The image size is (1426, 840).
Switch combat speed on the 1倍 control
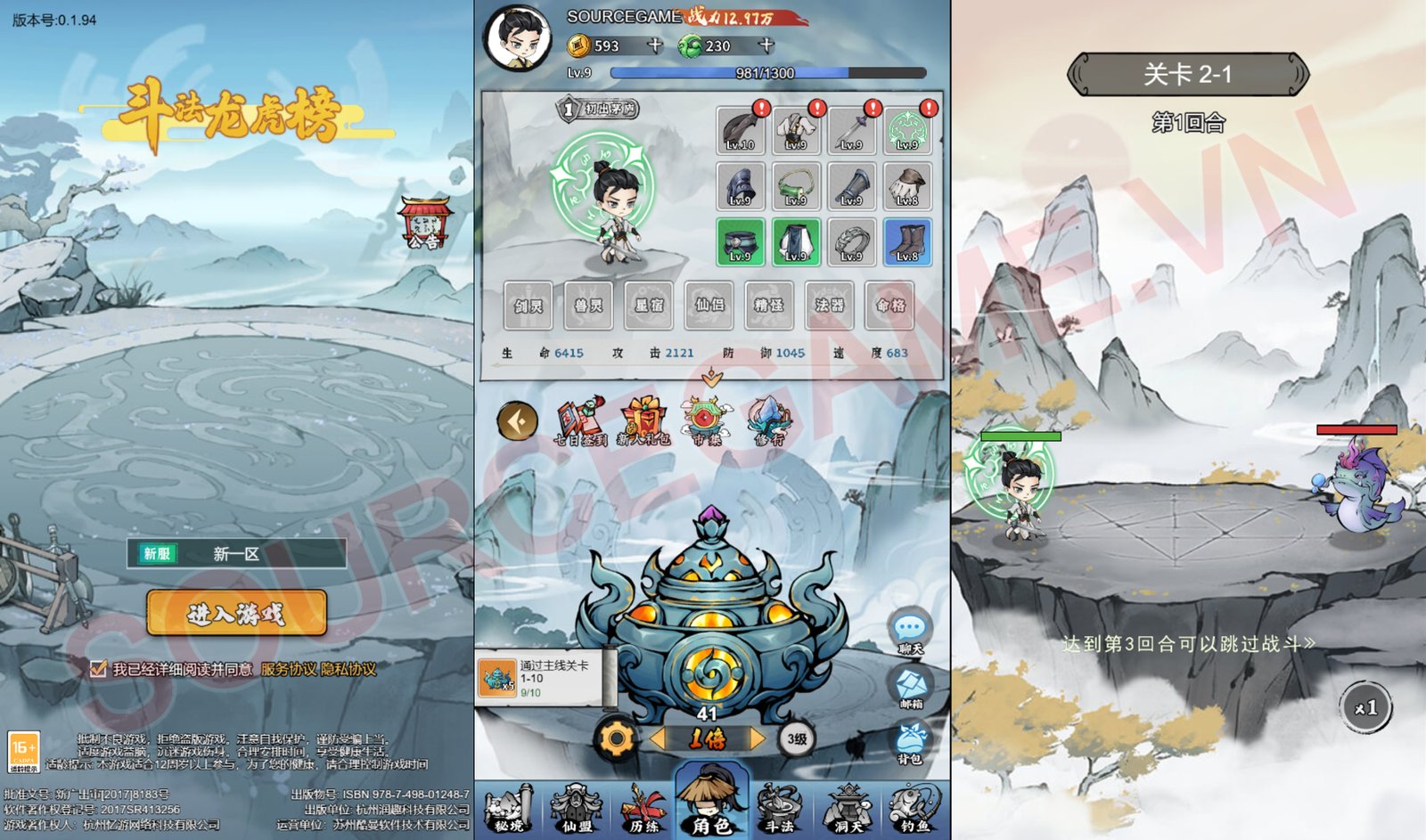tap(709, 737)
